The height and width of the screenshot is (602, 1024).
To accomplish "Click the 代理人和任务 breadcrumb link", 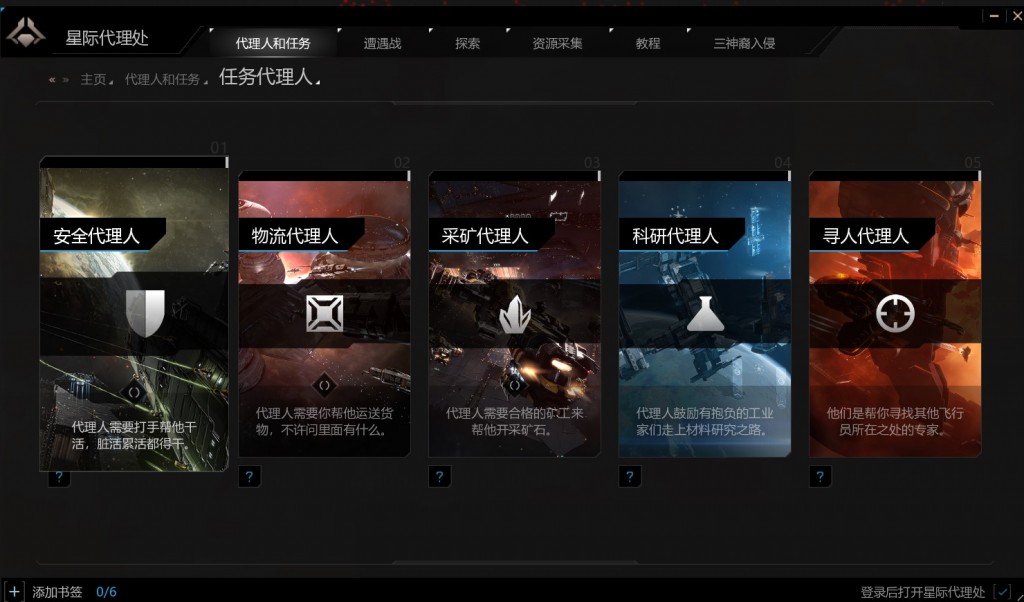I will tap(162, 79).
